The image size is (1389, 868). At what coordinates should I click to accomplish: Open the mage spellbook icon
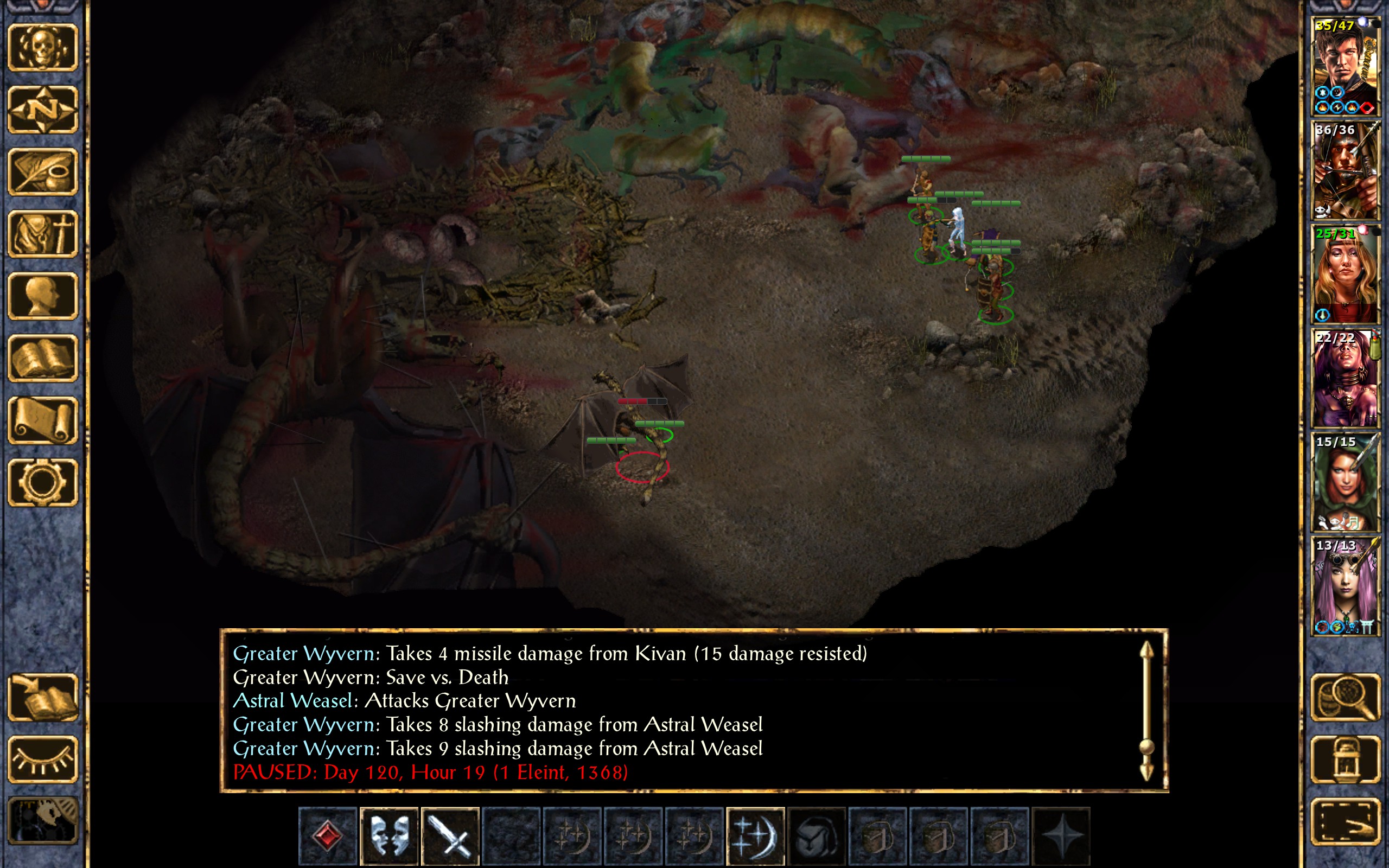[x=43, y=358]
